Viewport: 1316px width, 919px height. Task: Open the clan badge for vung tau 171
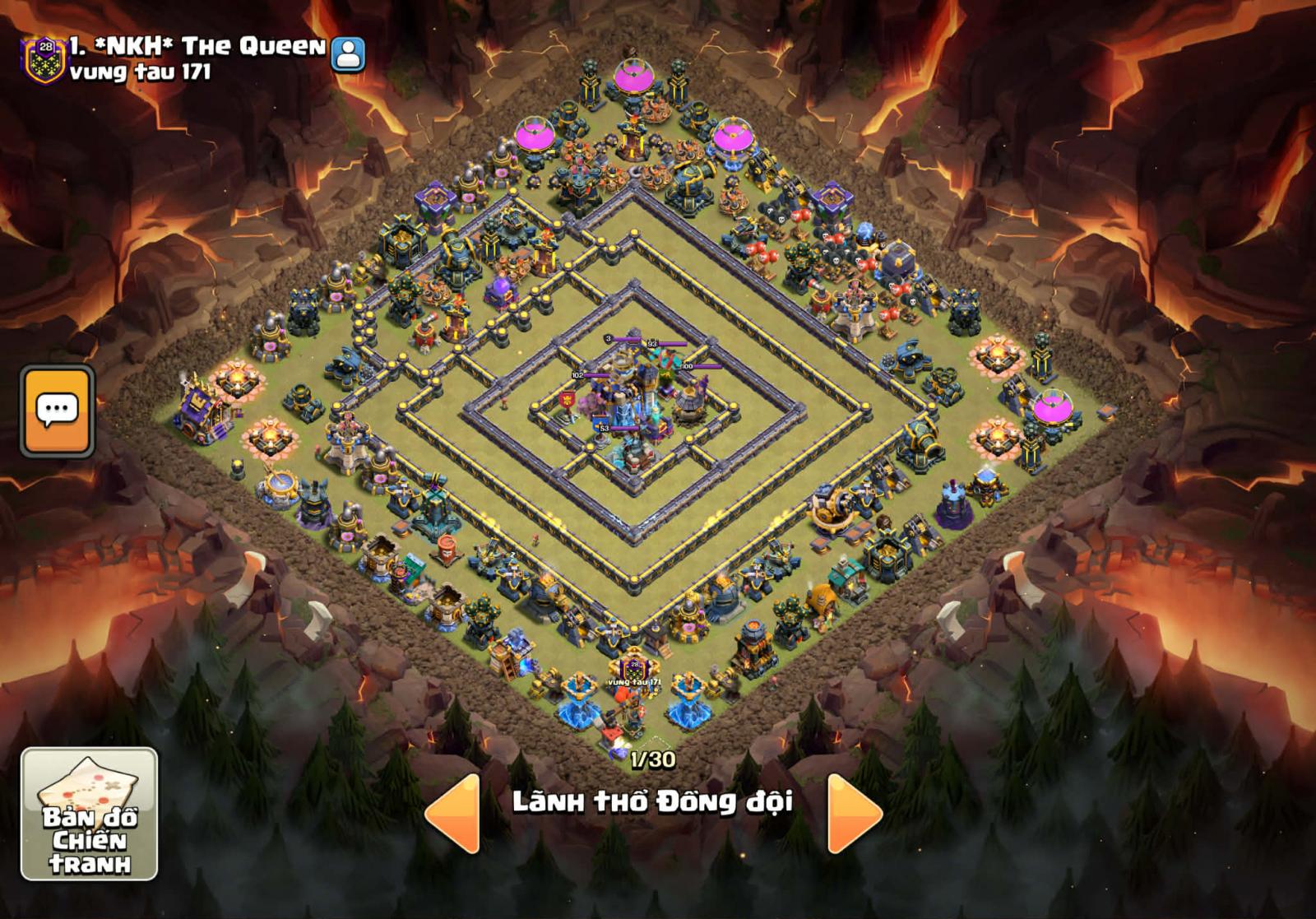tap(44, 59)
